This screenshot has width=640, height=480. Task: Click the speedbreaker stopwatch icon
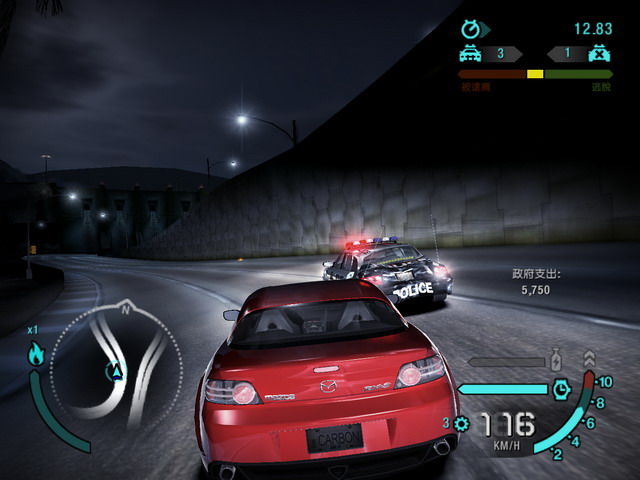point(561,387)
